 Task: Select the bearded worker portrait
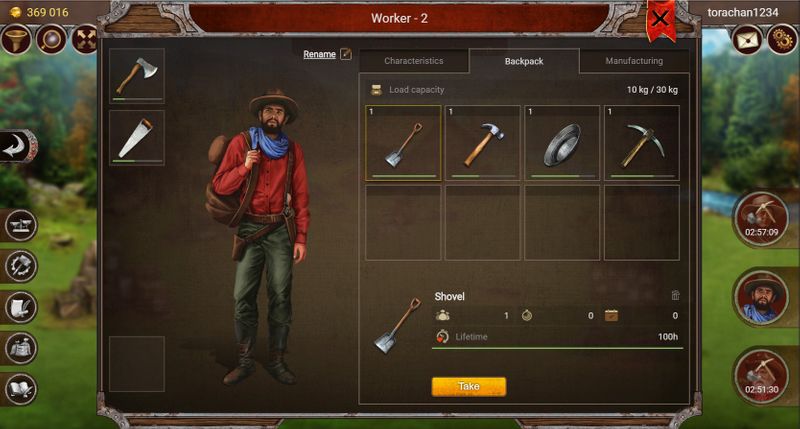(761, 297)
